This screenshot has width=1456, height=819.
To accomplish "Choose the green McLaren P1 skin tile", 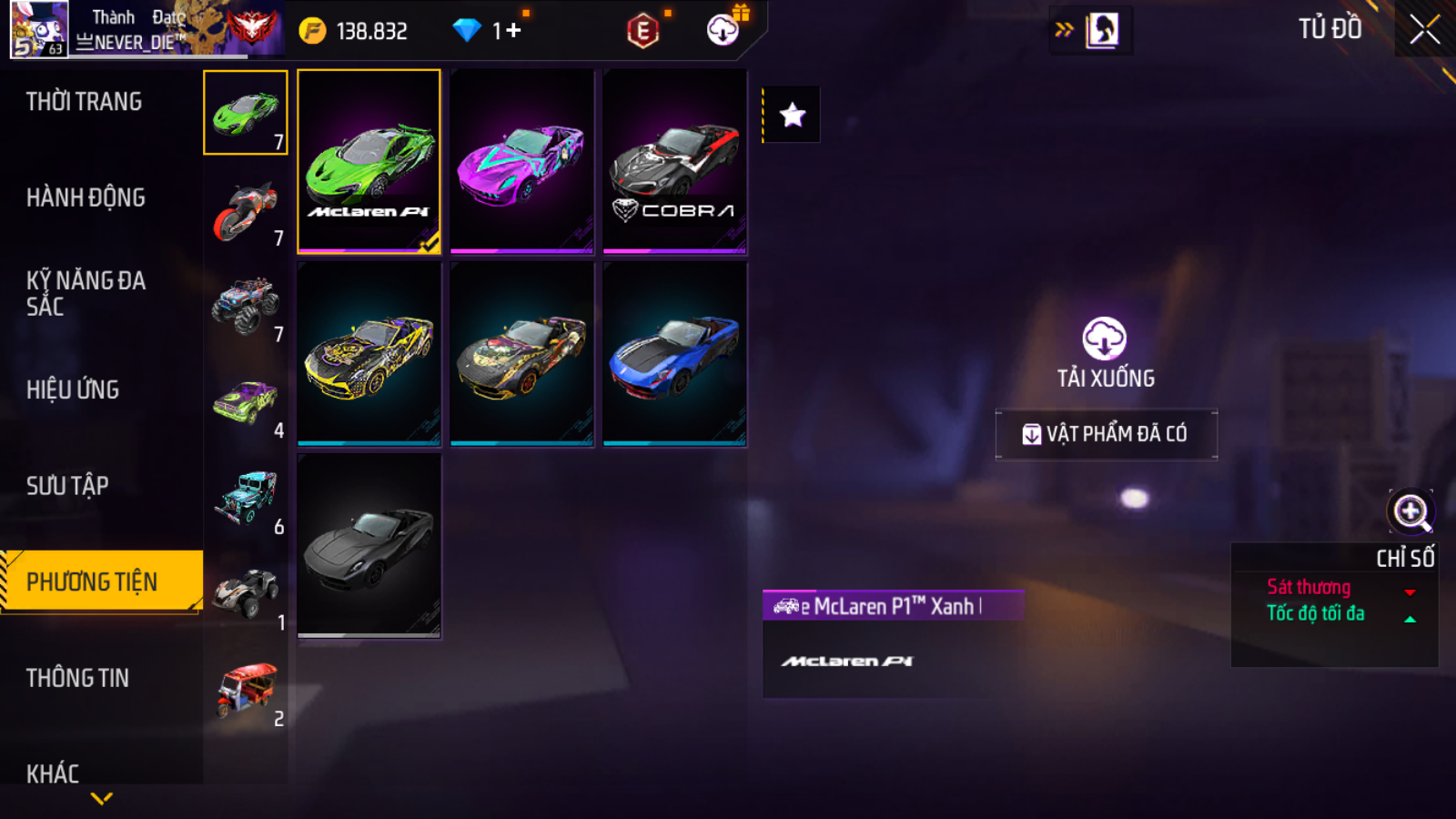I will (369, 161).
